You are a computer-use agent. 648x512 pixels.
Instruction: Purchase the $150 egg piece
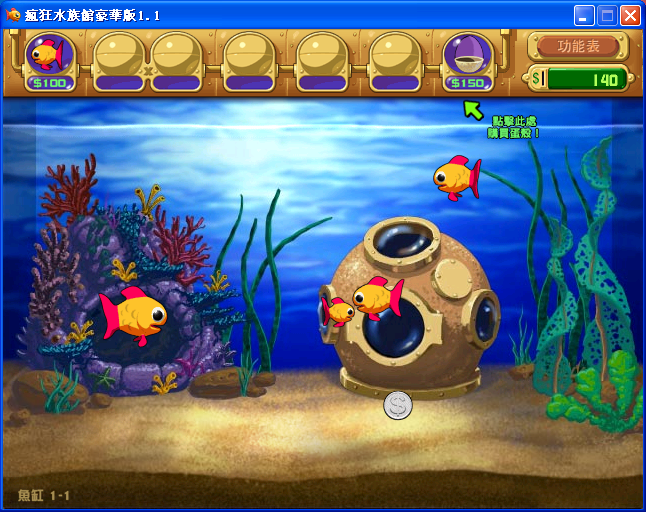click(467, 56)
